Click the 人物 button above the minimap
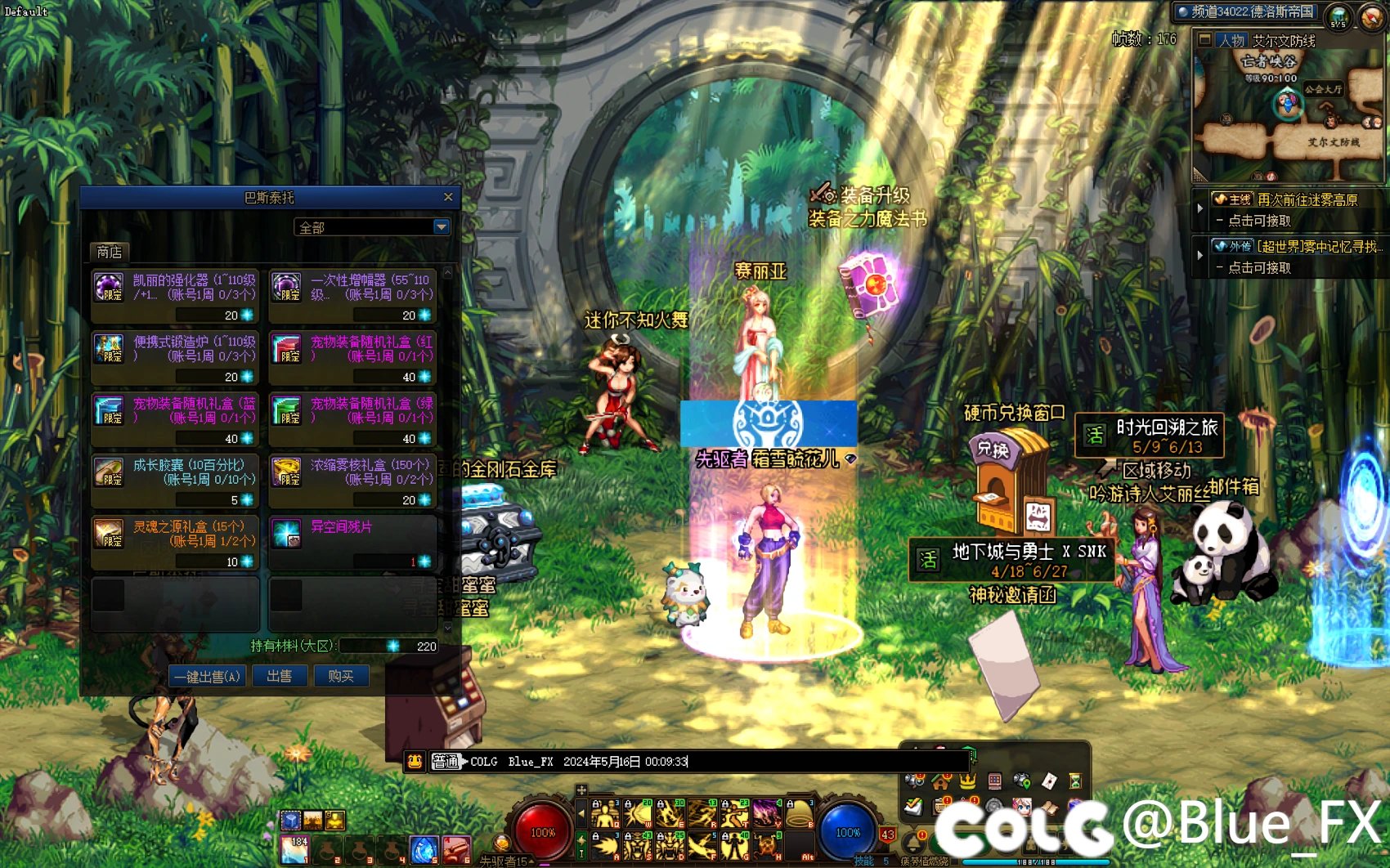 1231,40
